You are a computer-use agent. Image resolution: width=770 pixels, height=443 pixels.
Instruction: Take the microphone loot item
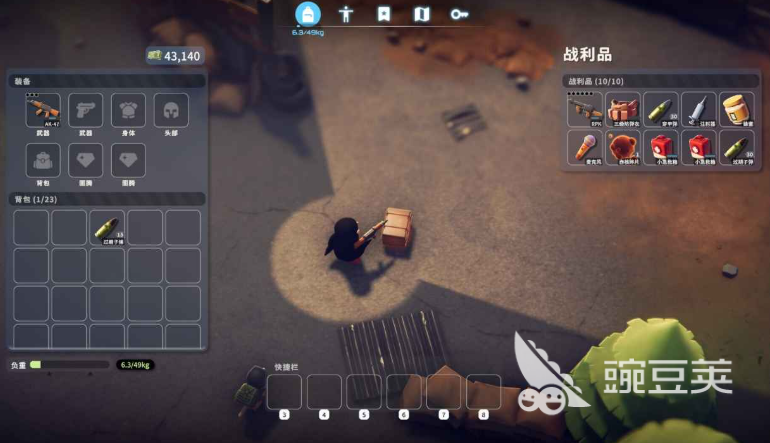[585, 148]
